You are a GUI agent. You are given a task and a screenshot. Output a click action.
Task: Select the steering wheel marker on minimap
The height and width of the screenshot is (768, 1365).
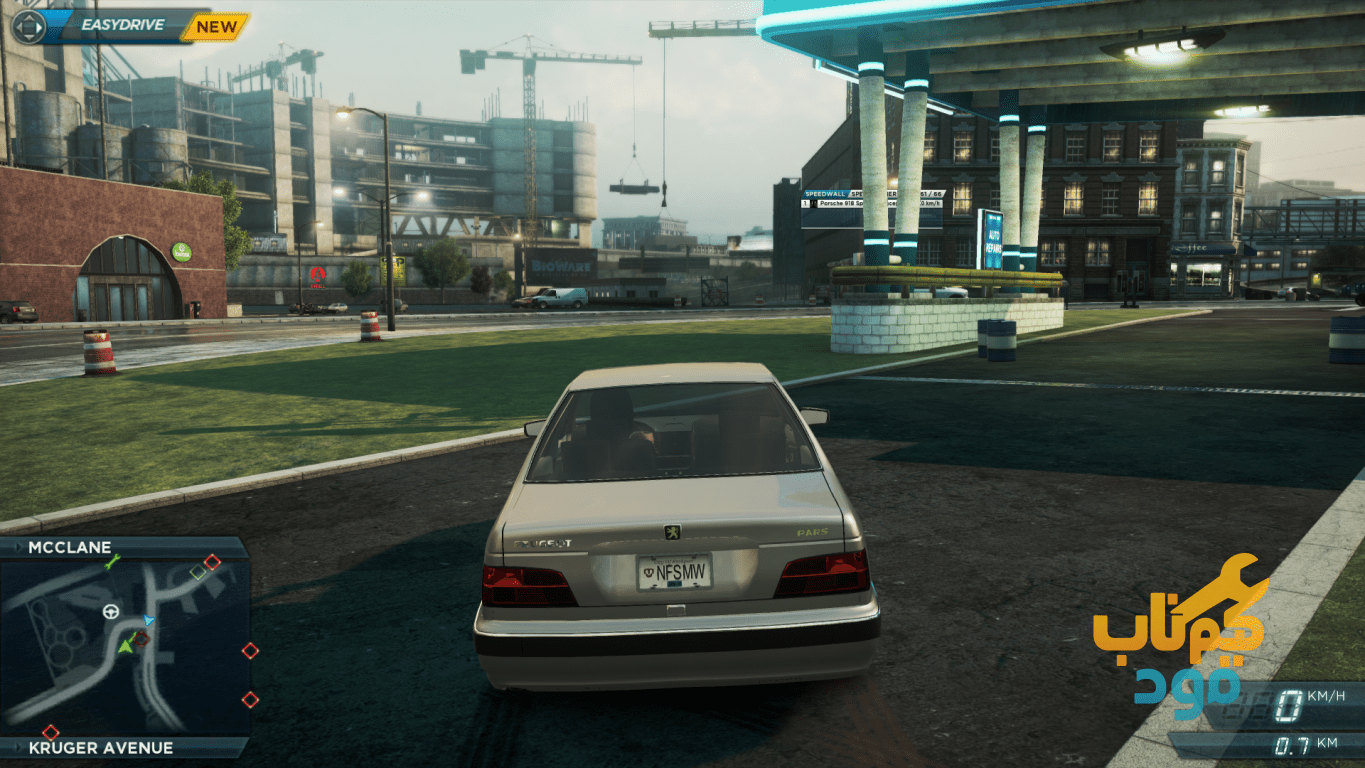coord(109,612)
